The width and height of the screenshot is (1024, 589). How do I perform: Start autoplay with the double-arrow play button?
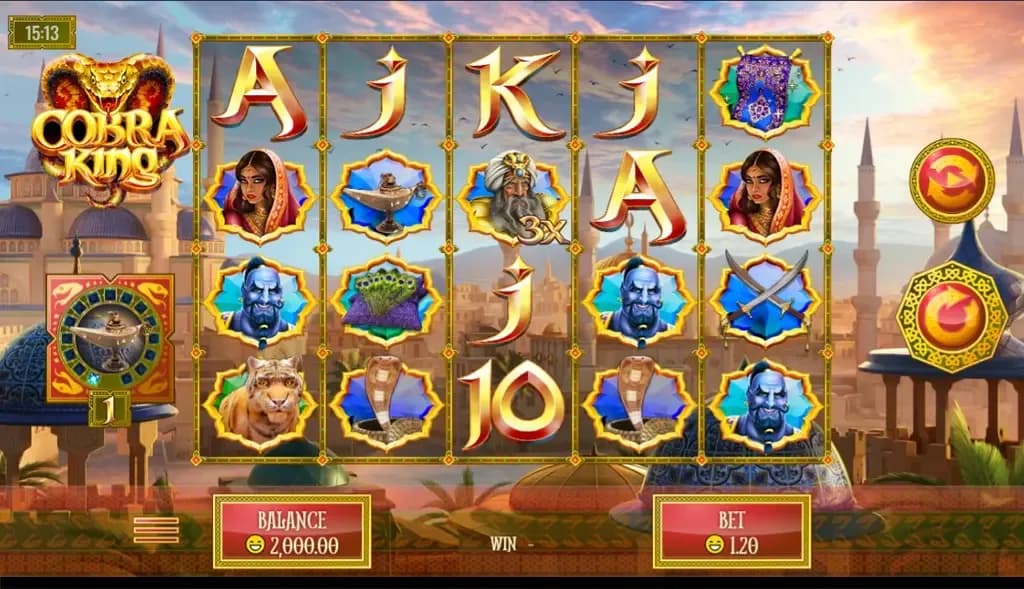[951, 180]
